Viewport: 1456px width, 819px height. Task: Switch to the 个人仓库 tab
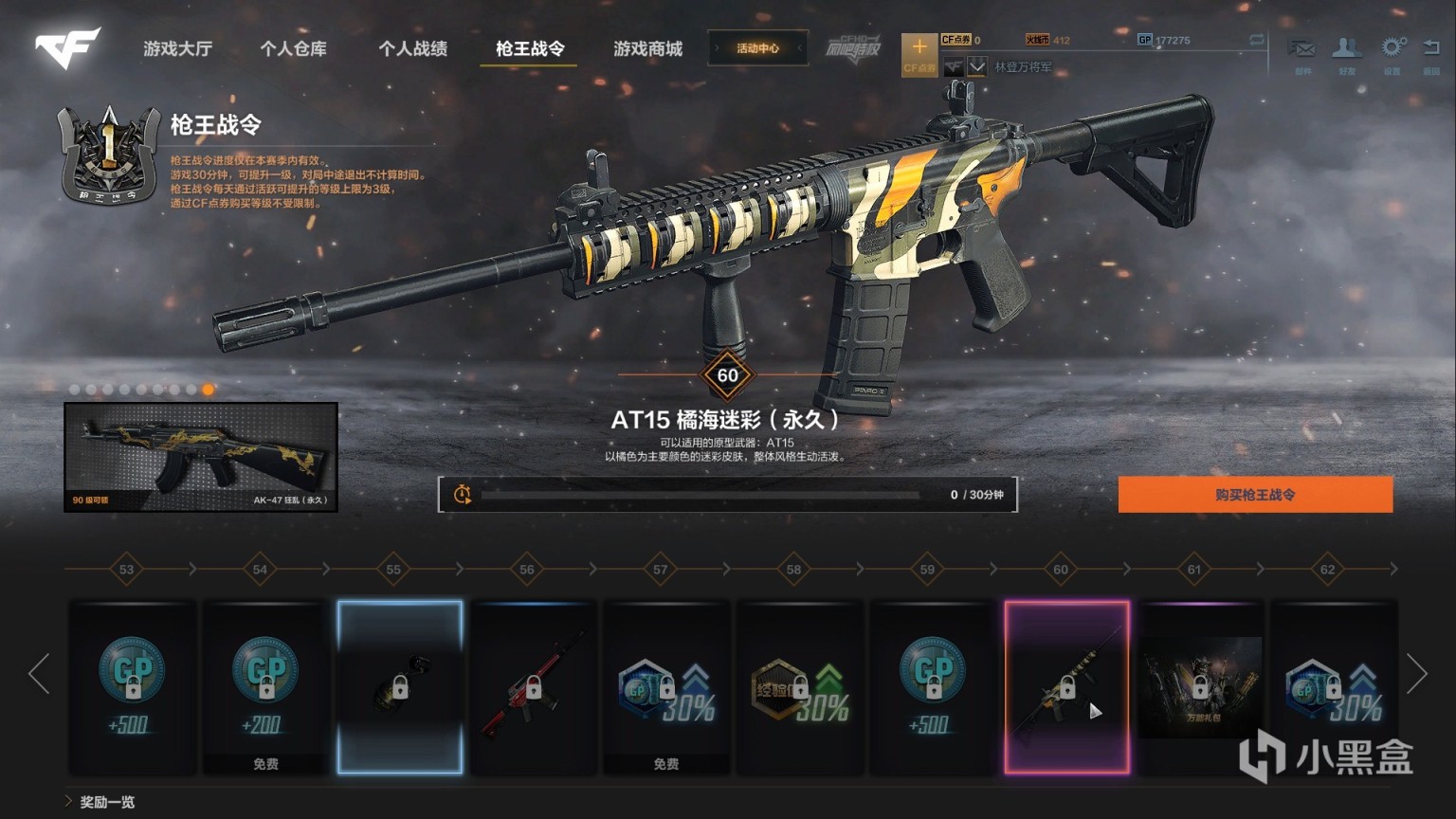293,48
